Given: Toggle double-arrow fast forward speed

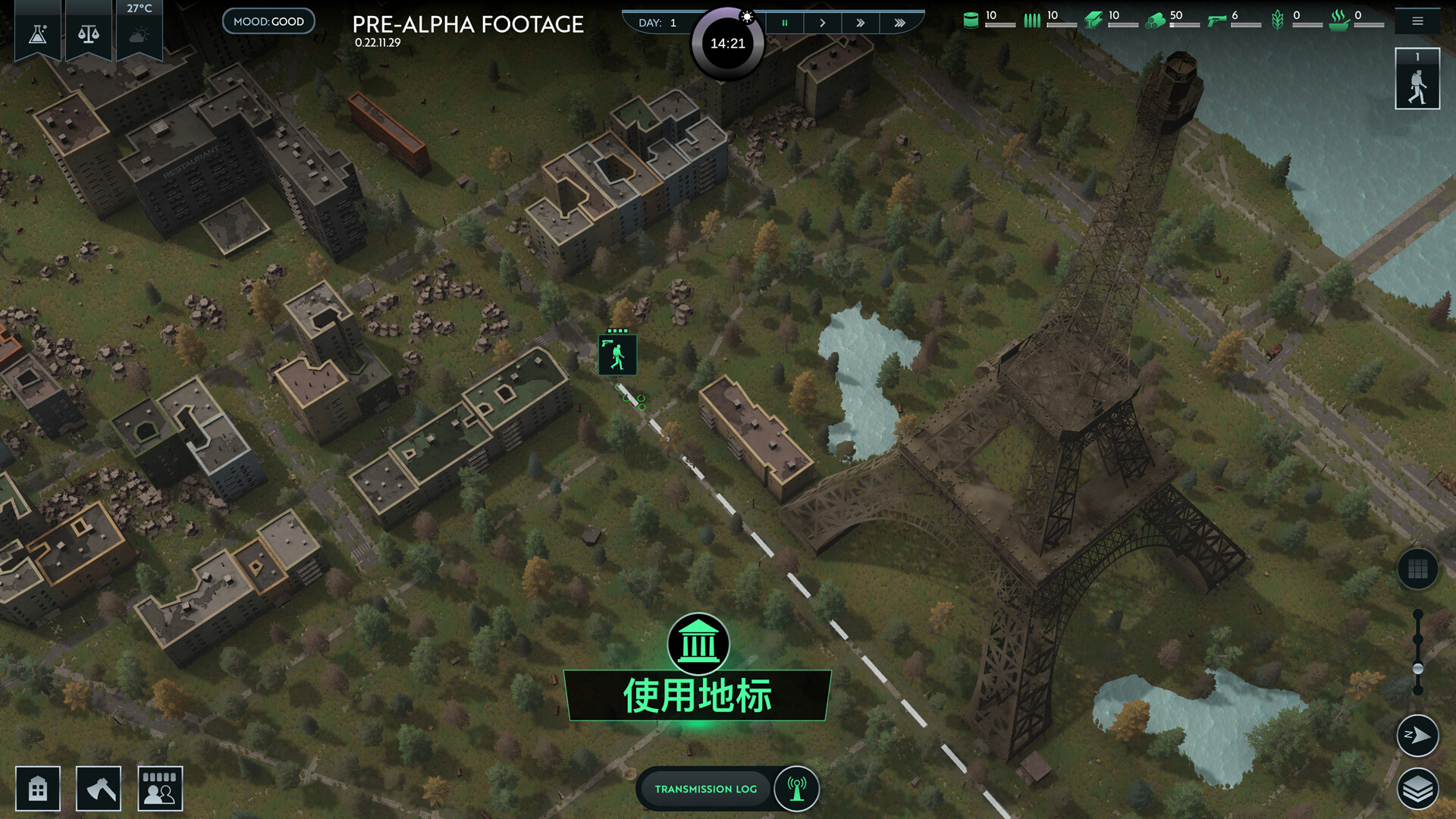Looking at the screenshot, I should pyautogui.click(x=861, y=23).
